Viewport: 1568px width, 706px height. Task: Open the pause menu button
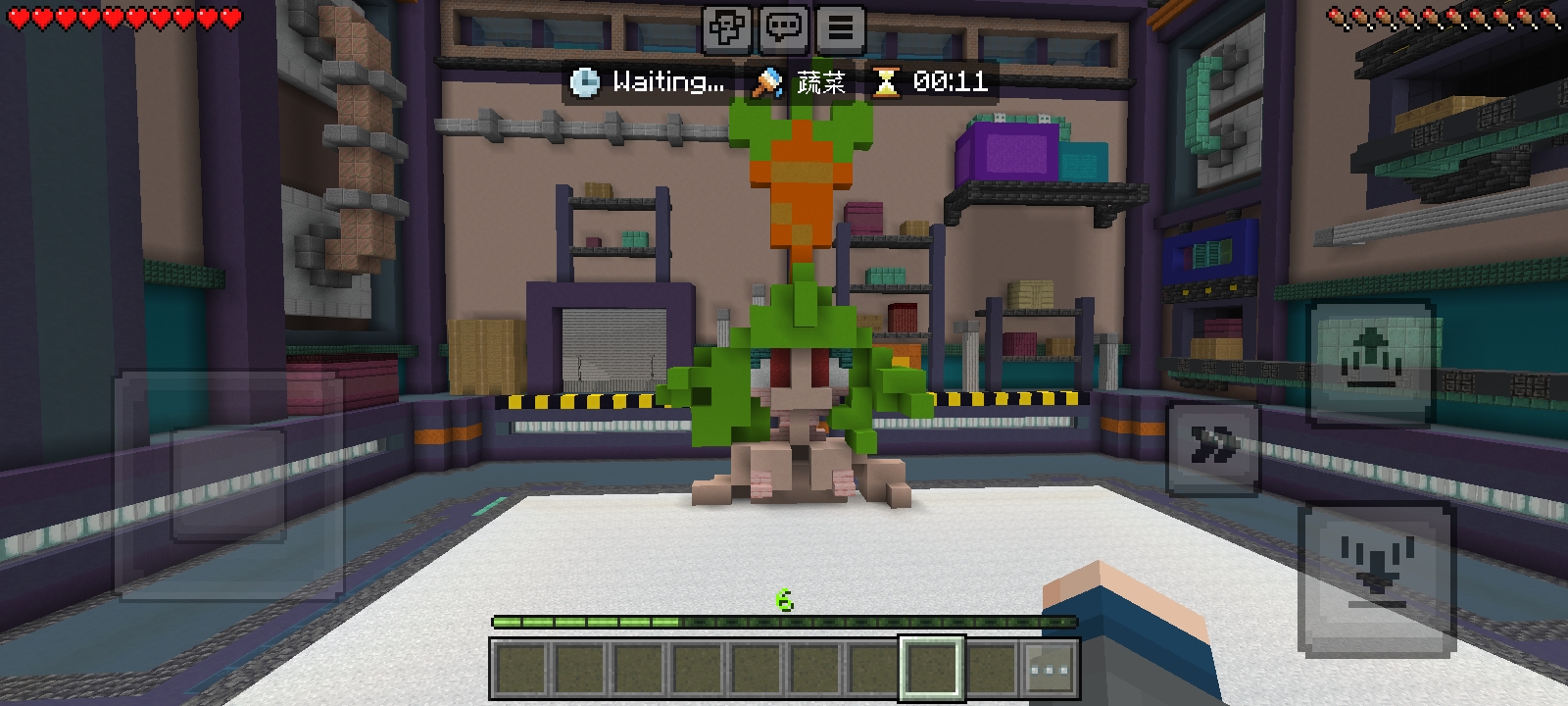pyautogui.click(x=840, y=27)
